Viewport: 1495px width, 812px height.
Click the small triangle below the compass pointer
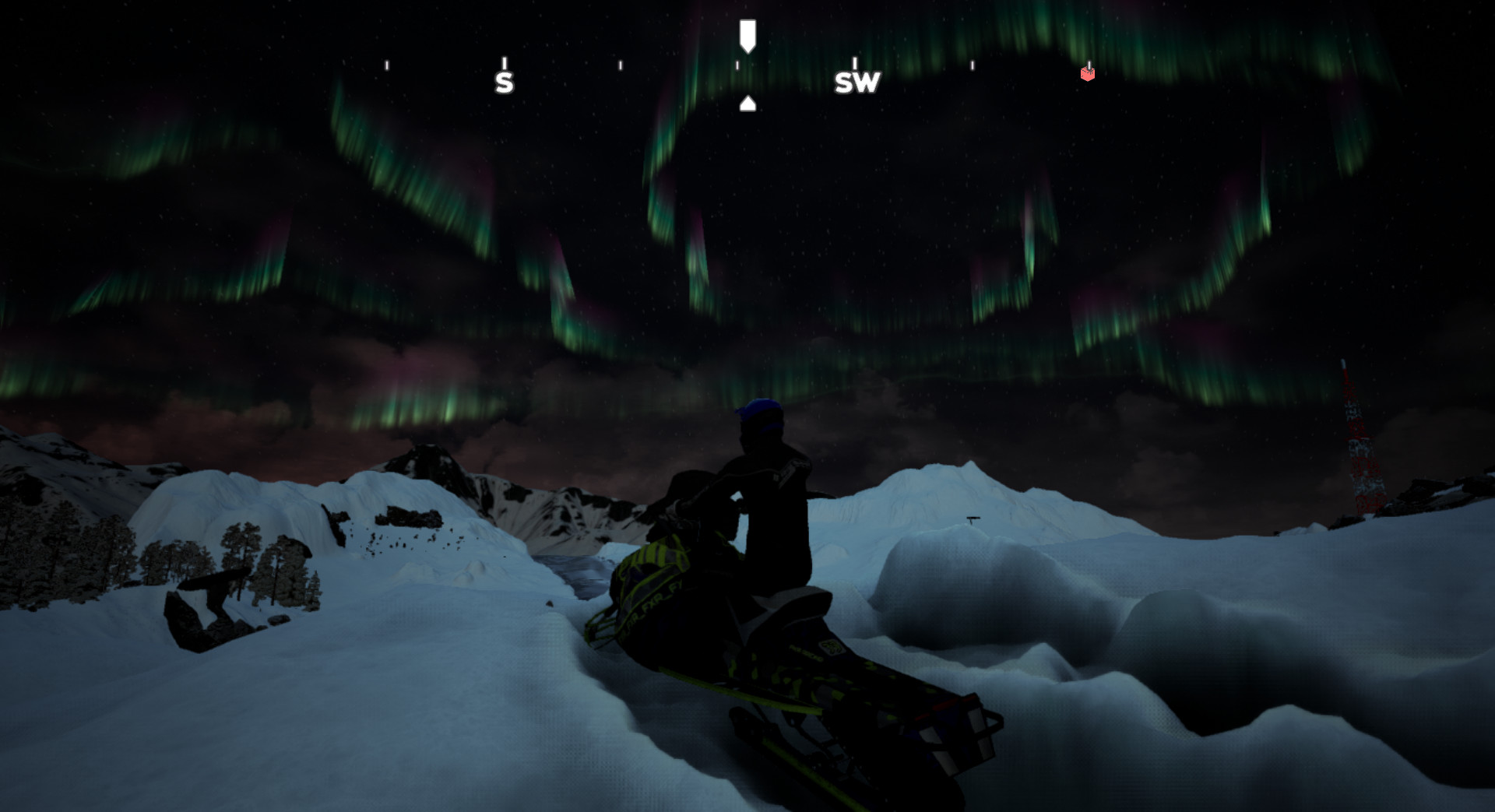click(x=748, y=101)
